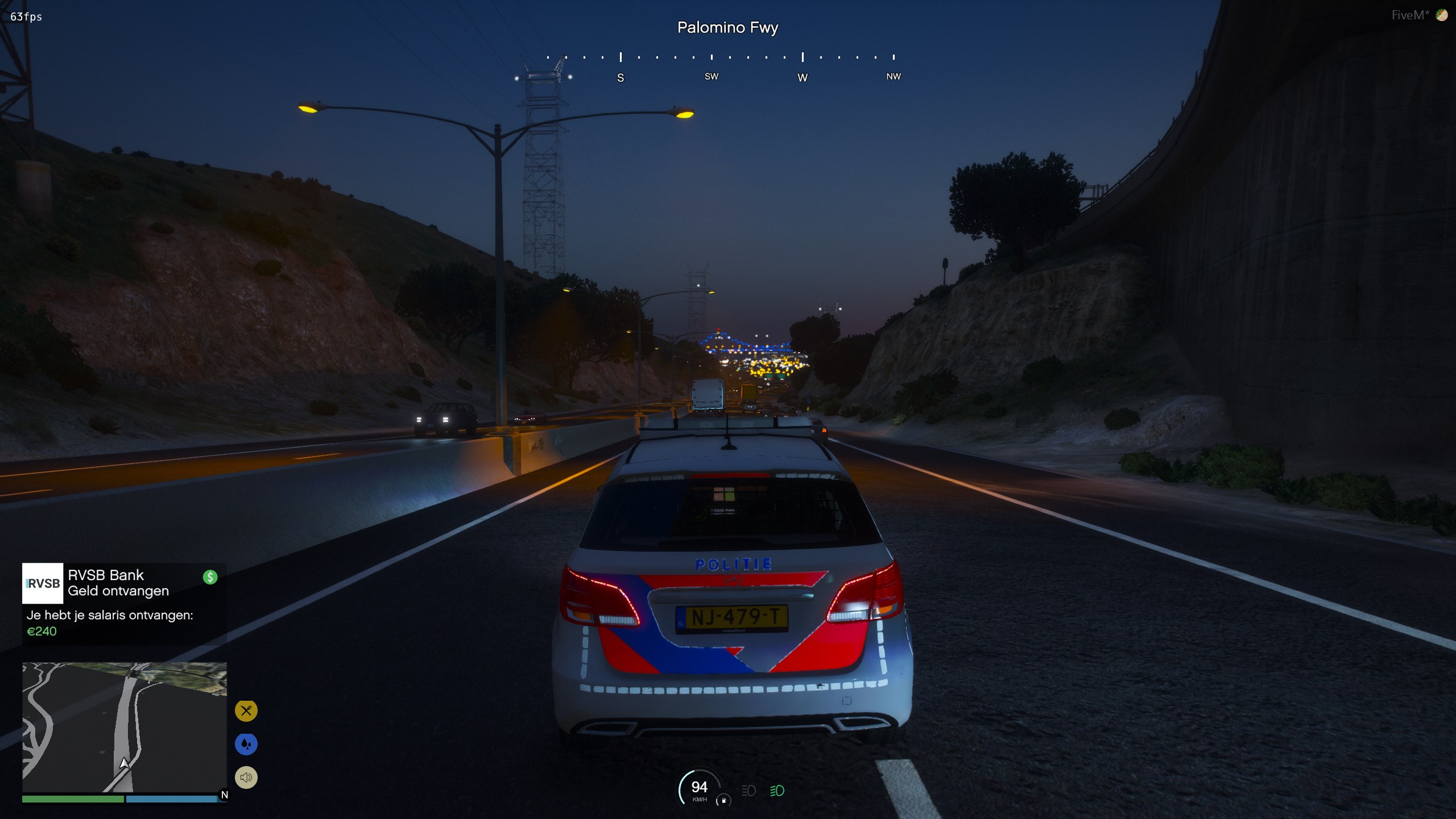Viewport: 1456px width, 819px height.
Task: Click the green dollar notification badge
Action: click(x=210, y=577)
